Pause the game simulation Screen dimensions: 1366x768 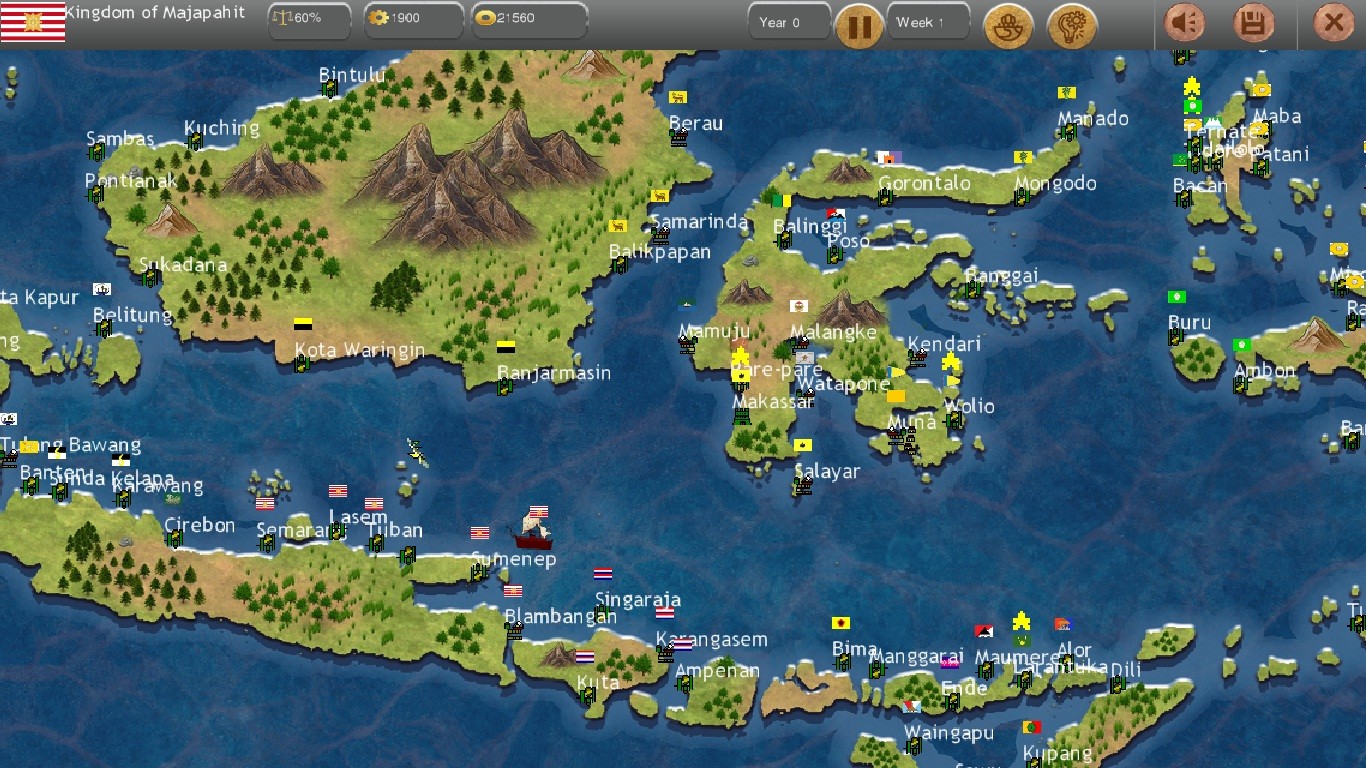(x=859, y=26)
